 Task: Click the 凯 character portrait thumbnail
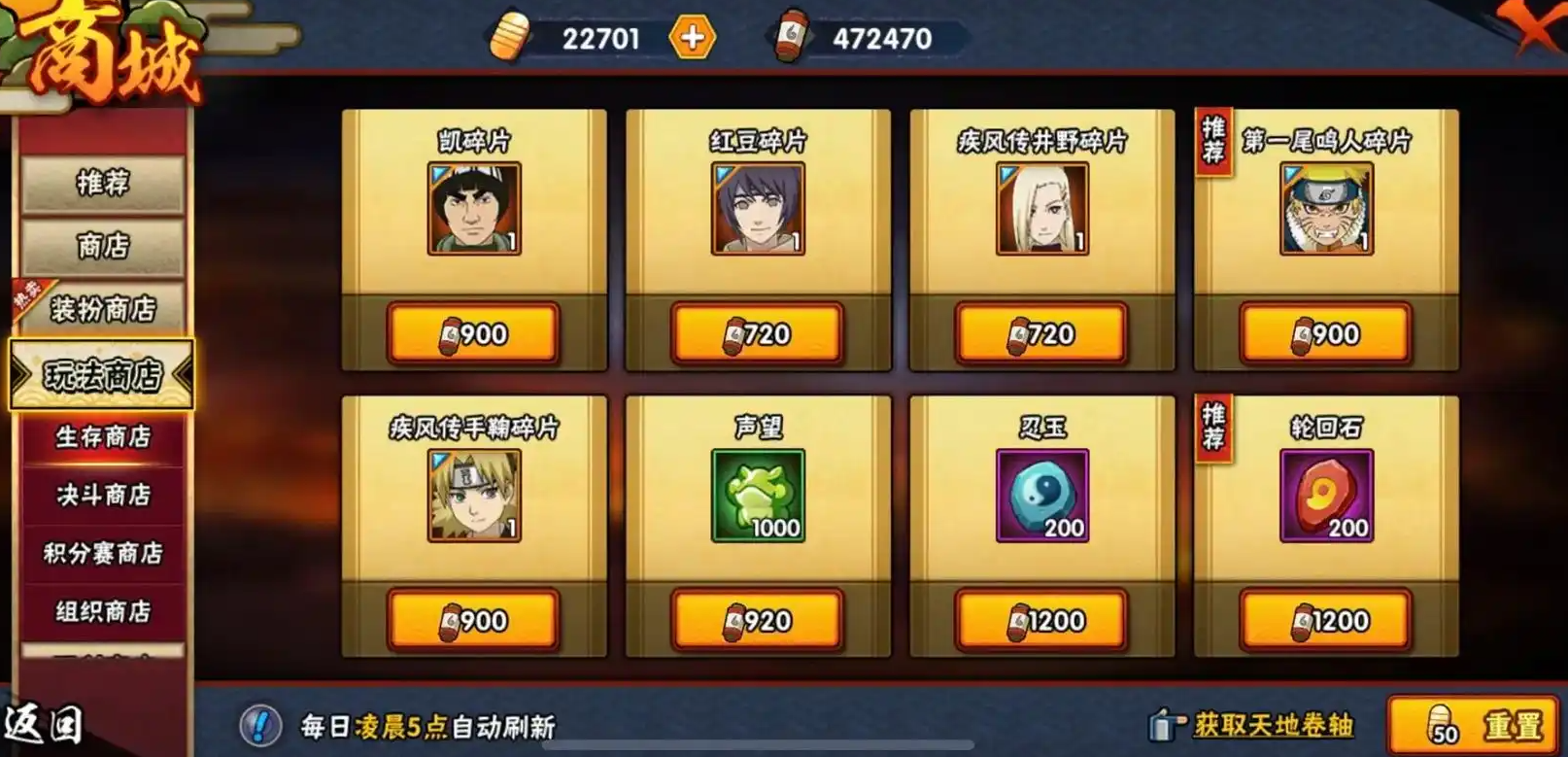[475, 206]
